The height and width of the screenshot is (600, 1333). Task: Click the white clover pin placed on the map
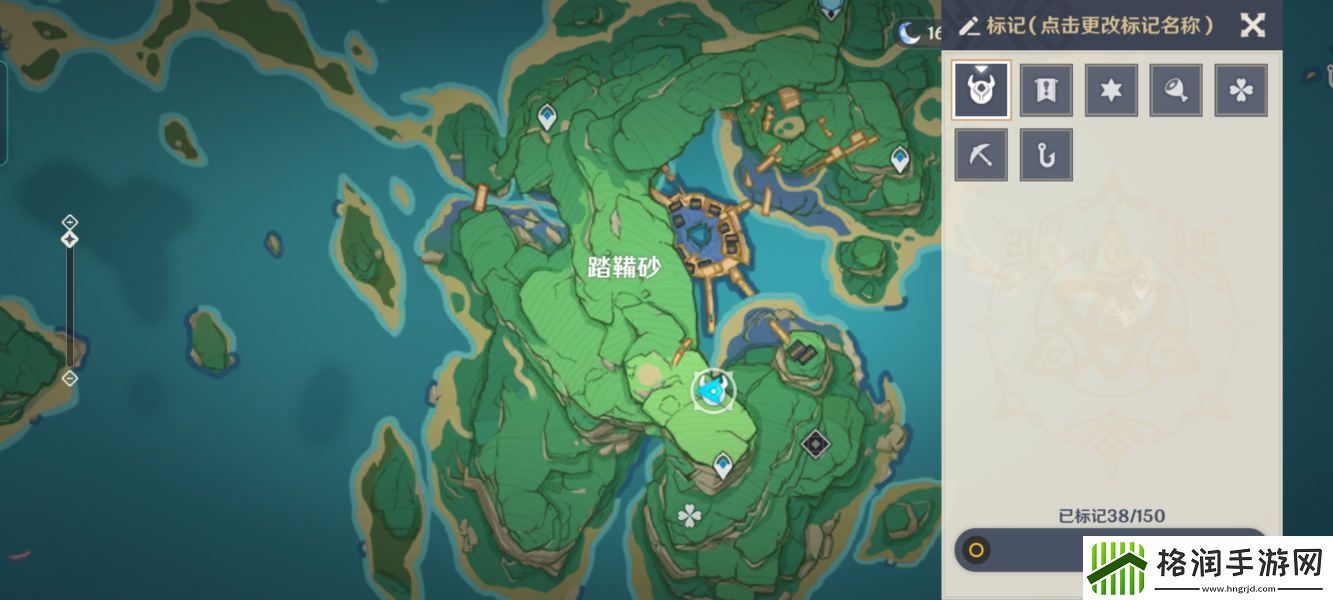pos(689,516)
